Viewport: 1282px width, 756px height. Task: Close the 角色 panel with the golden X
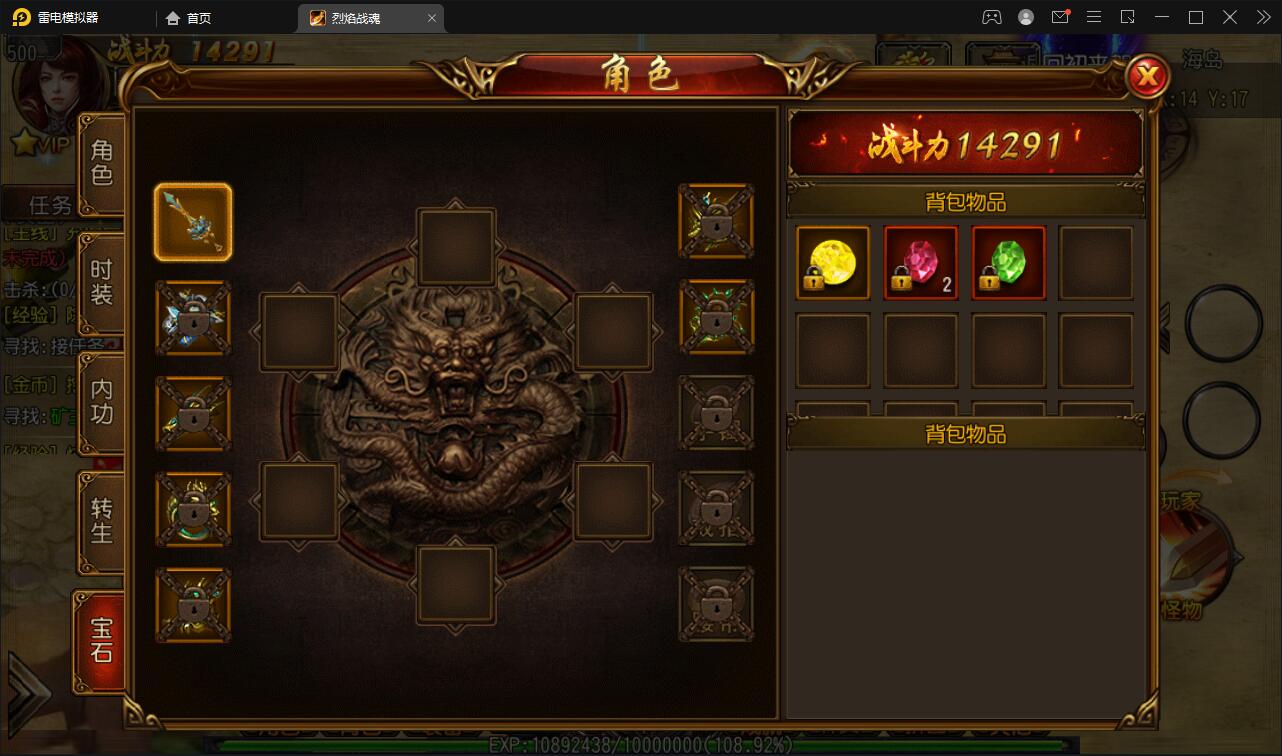(x=1148, y=77)
